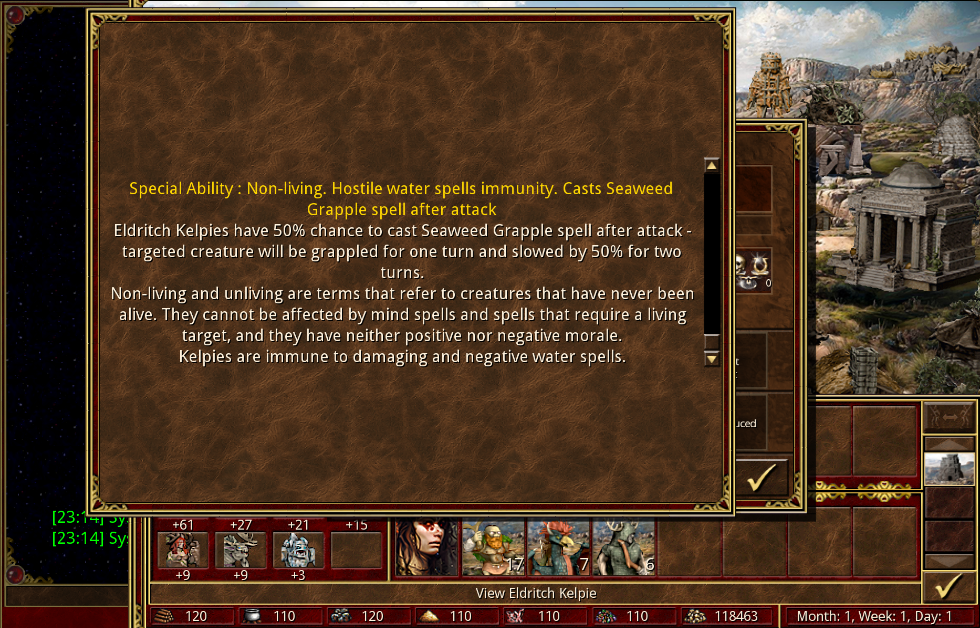This screenshot has width=980, height=628.
Task: Open the red-haired creature dwelling with +61 growth
Action: coord(183,550)
